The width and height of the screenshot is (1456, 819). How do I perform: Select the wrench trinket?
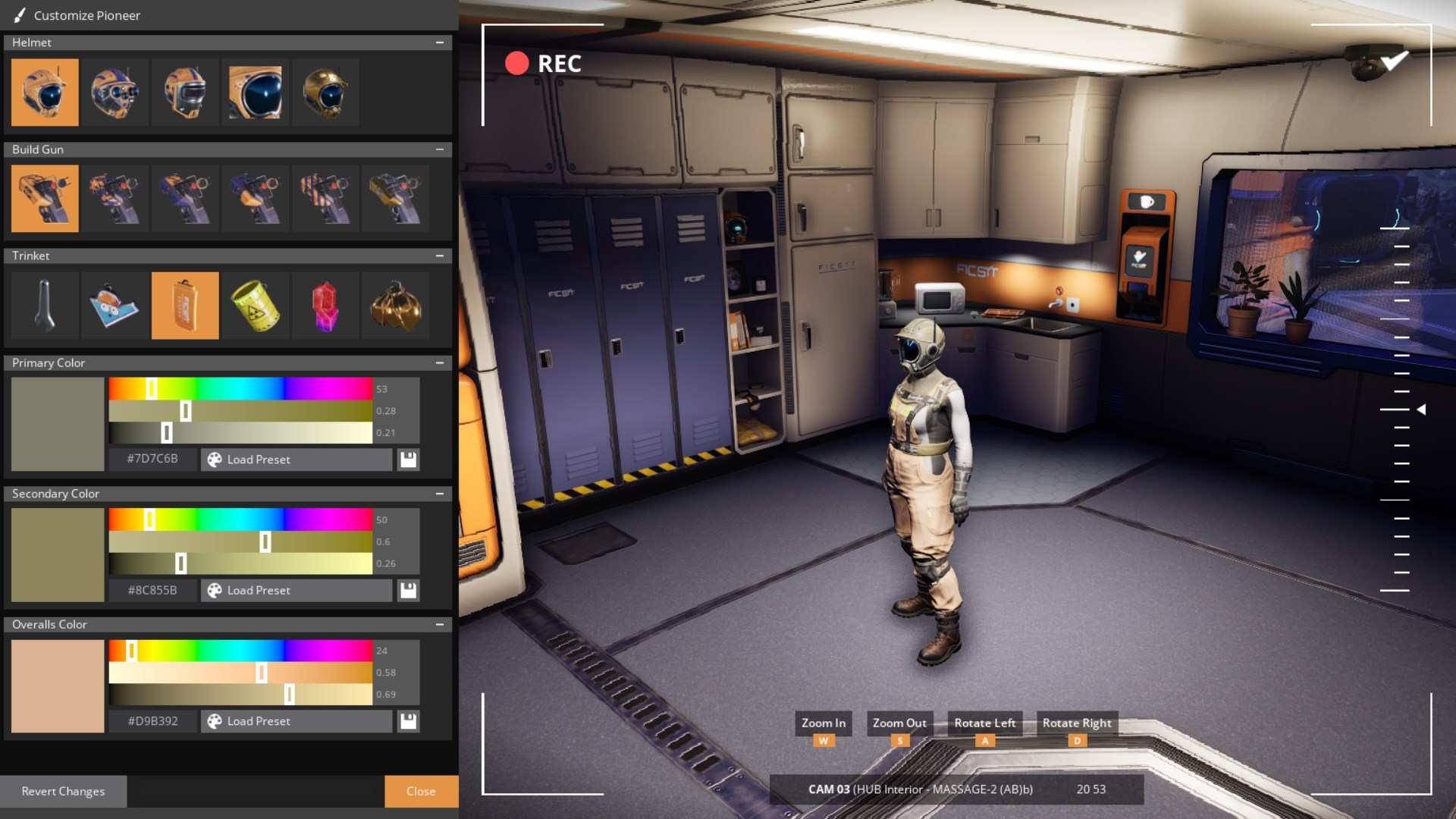44,306
